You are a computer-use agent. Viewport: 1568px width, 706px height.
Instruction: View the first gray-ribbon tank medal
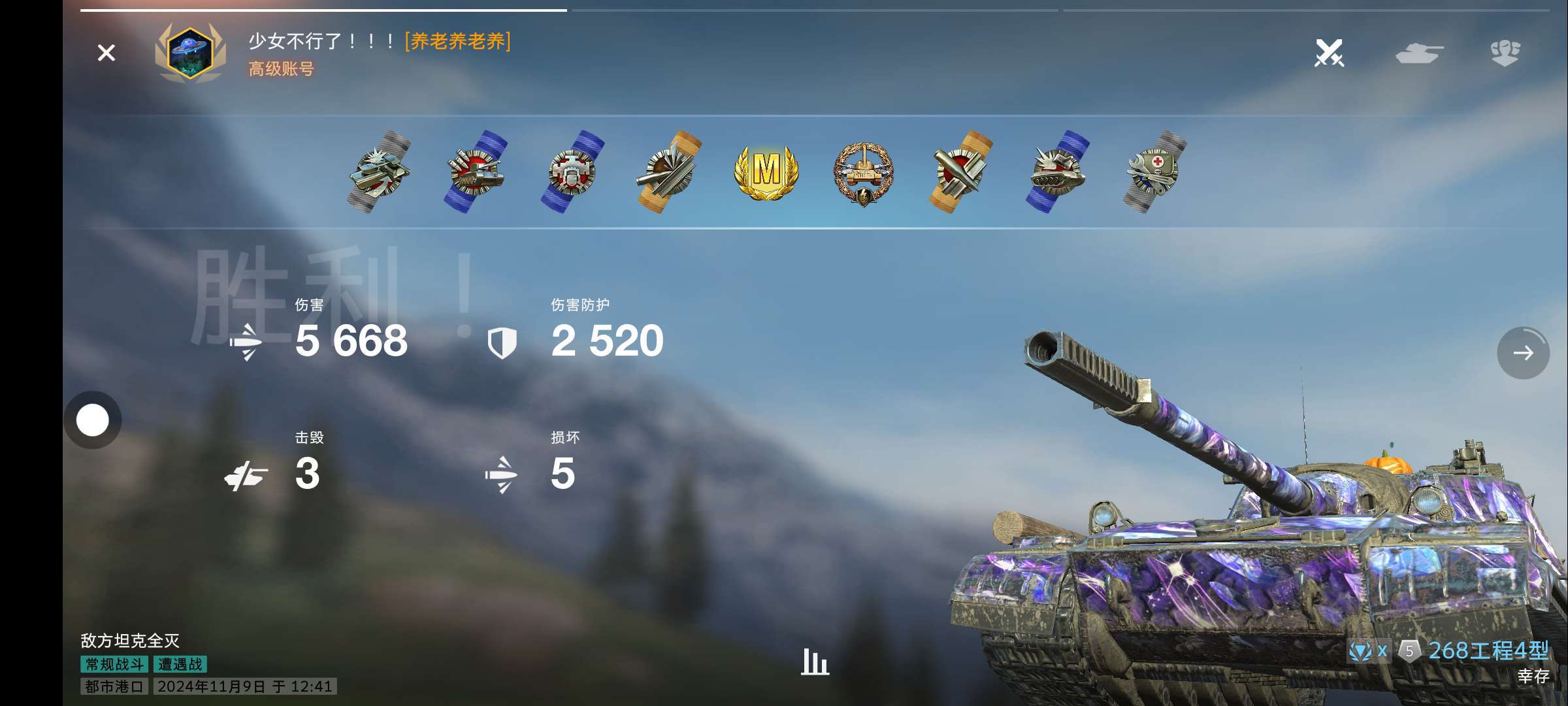click(x=380, y=172)
